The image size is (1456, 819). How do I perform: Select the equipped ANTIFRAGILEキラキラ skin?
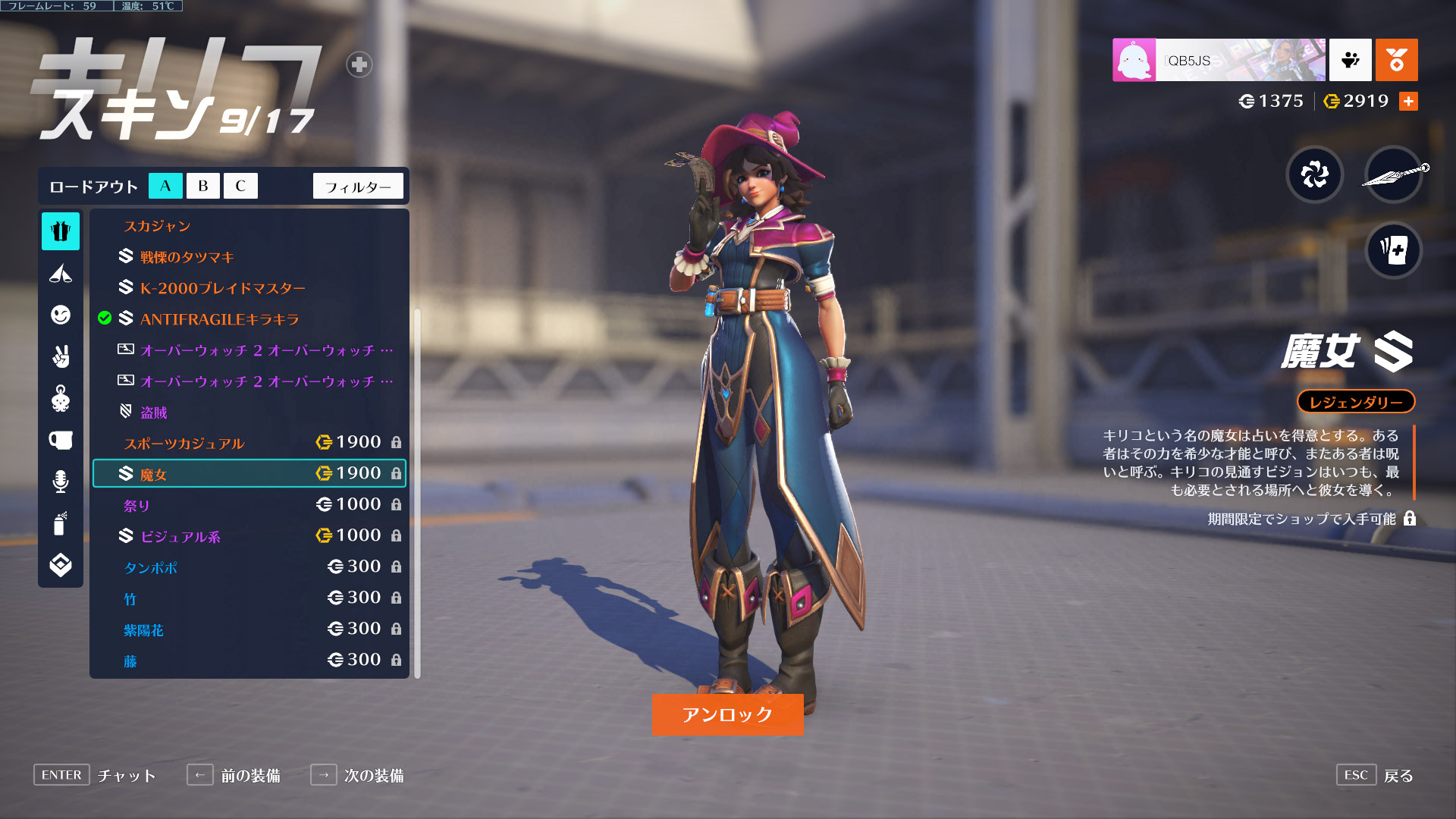tap(219, 319)
